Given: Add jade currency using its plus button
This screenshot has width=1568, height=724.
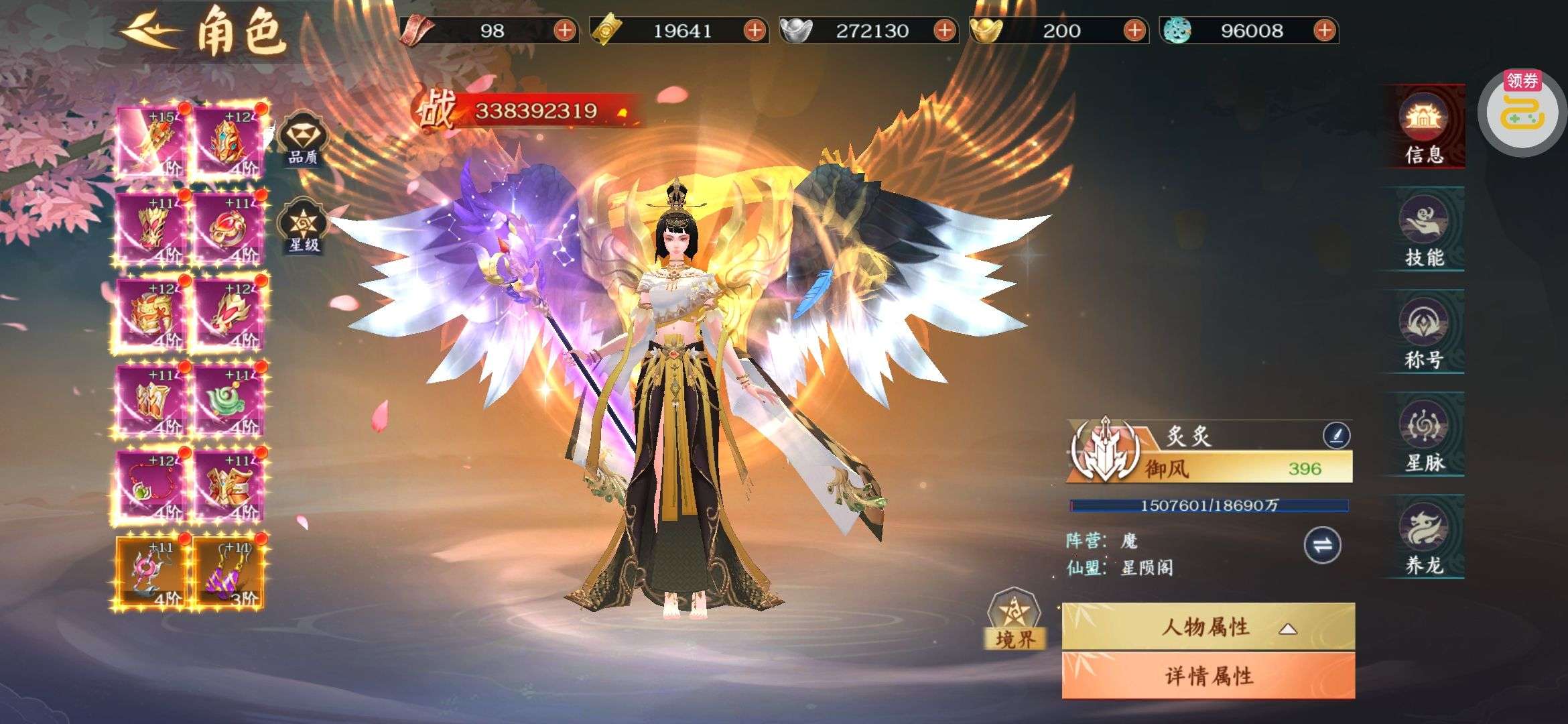Looking at the screenshot, I should [1324, 30].
